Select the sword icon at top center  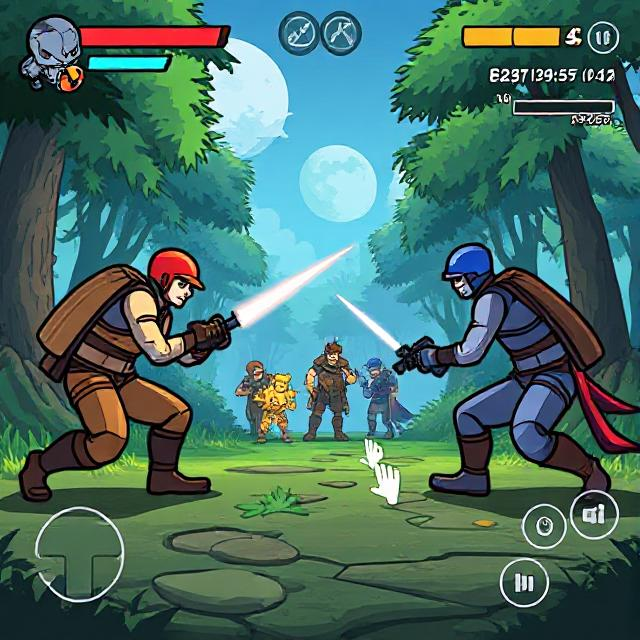(x=298, y=32)
